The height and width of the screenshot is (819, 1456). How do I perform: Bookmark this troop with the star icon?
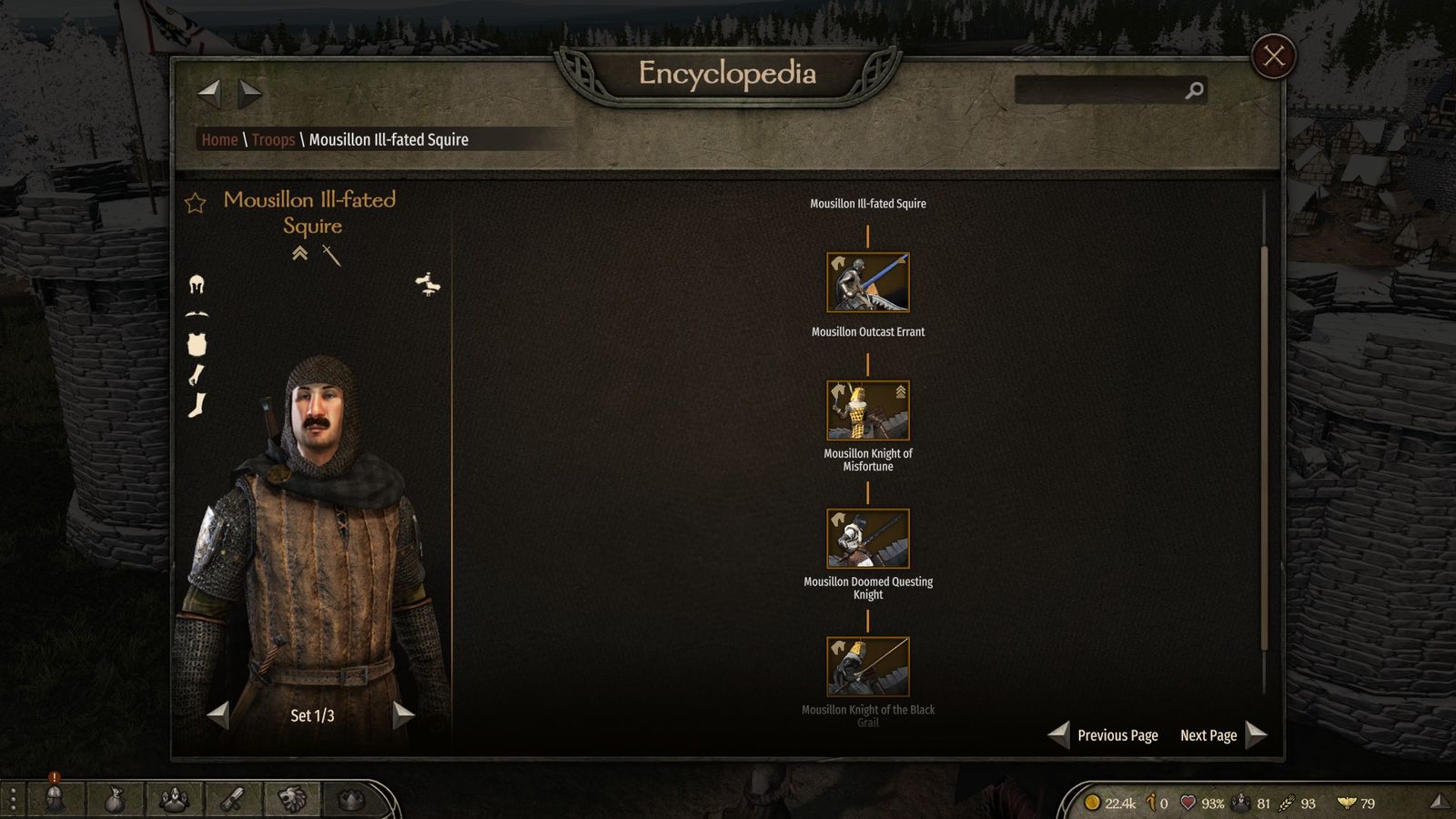[x=196, y=203]
